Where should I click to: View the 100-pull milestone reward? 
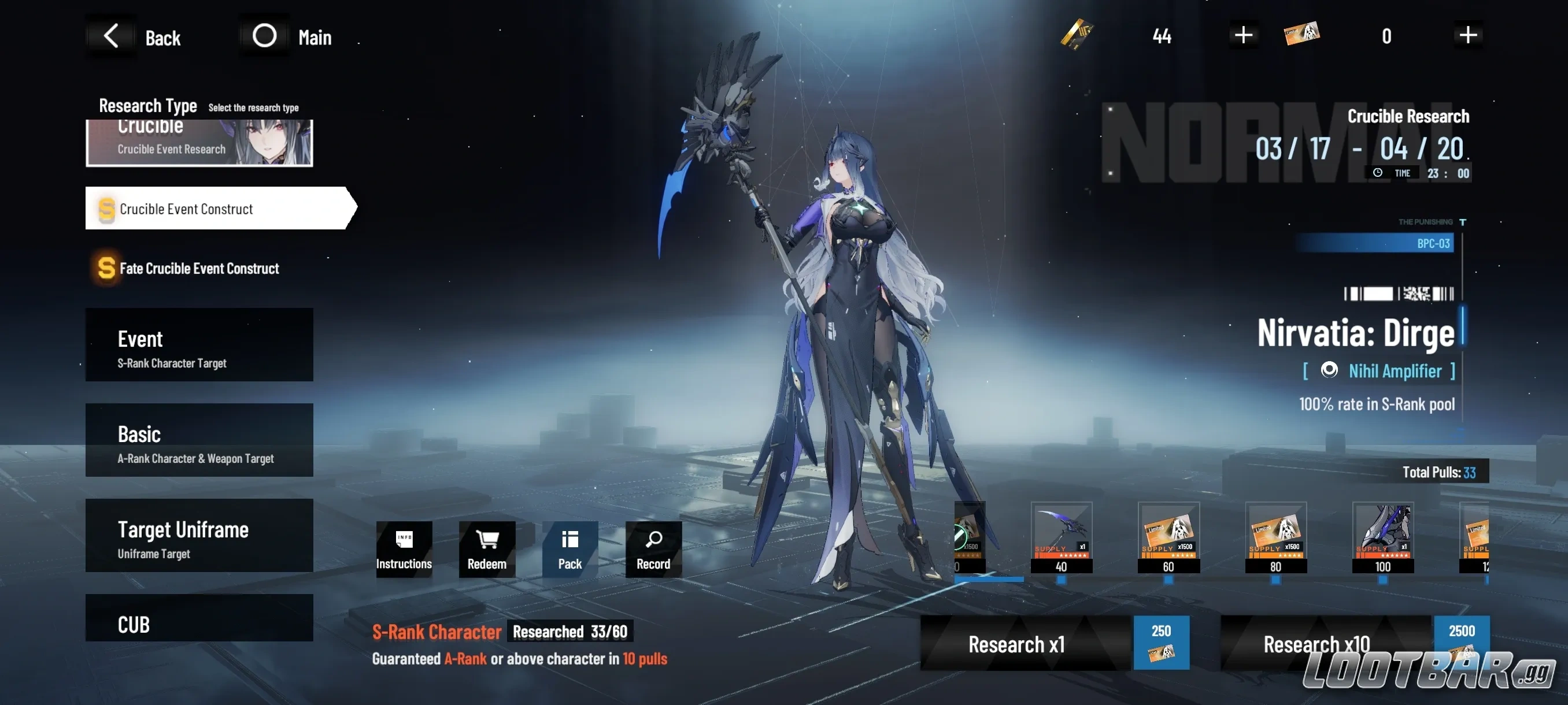coord(1384,539)
